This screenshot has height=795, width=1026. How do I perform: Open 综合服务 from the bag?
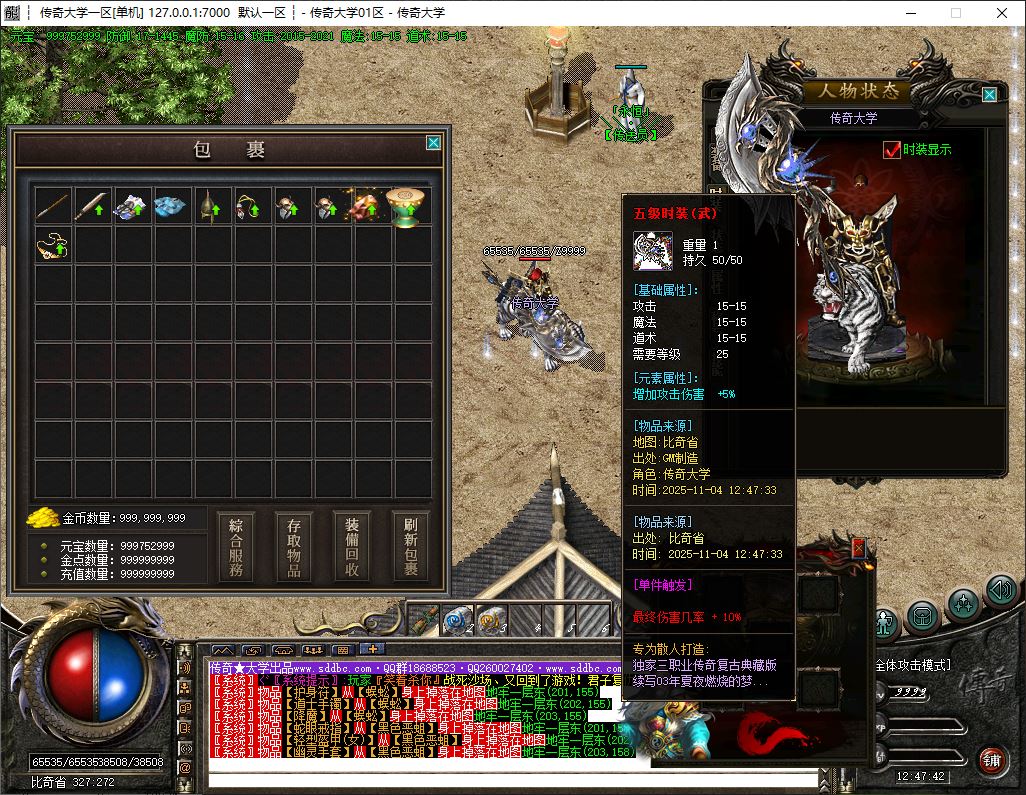coord(236,547)
